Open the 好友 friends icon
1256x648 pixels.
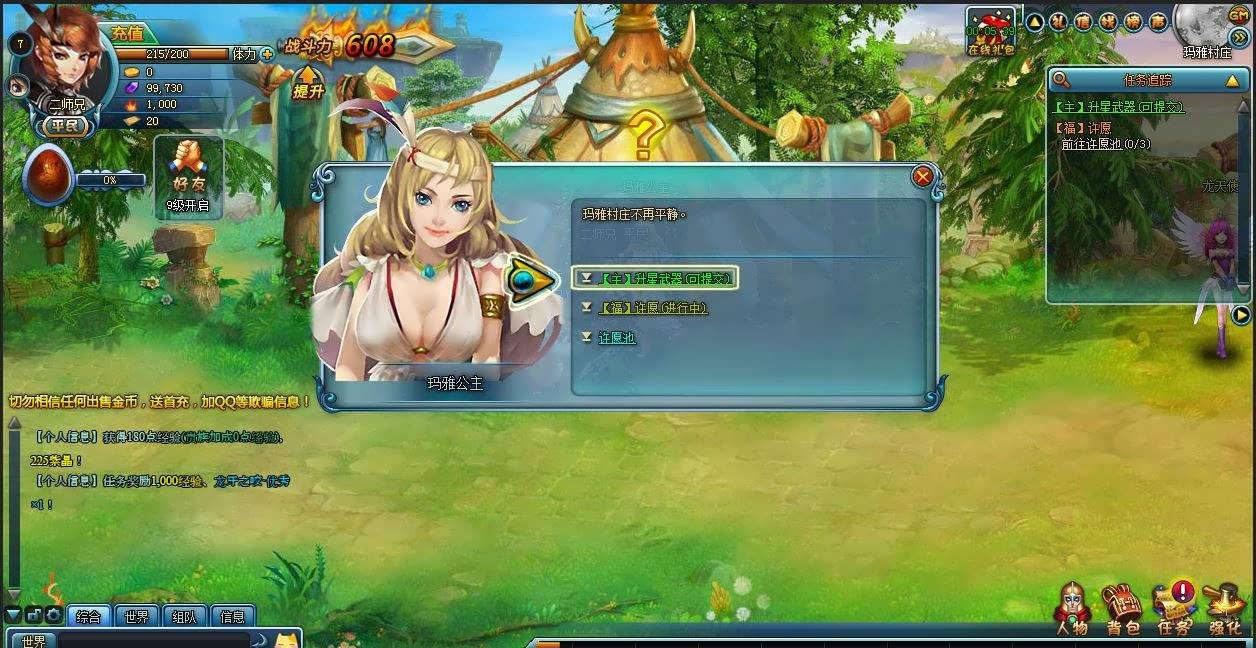(x=188, y=169)
